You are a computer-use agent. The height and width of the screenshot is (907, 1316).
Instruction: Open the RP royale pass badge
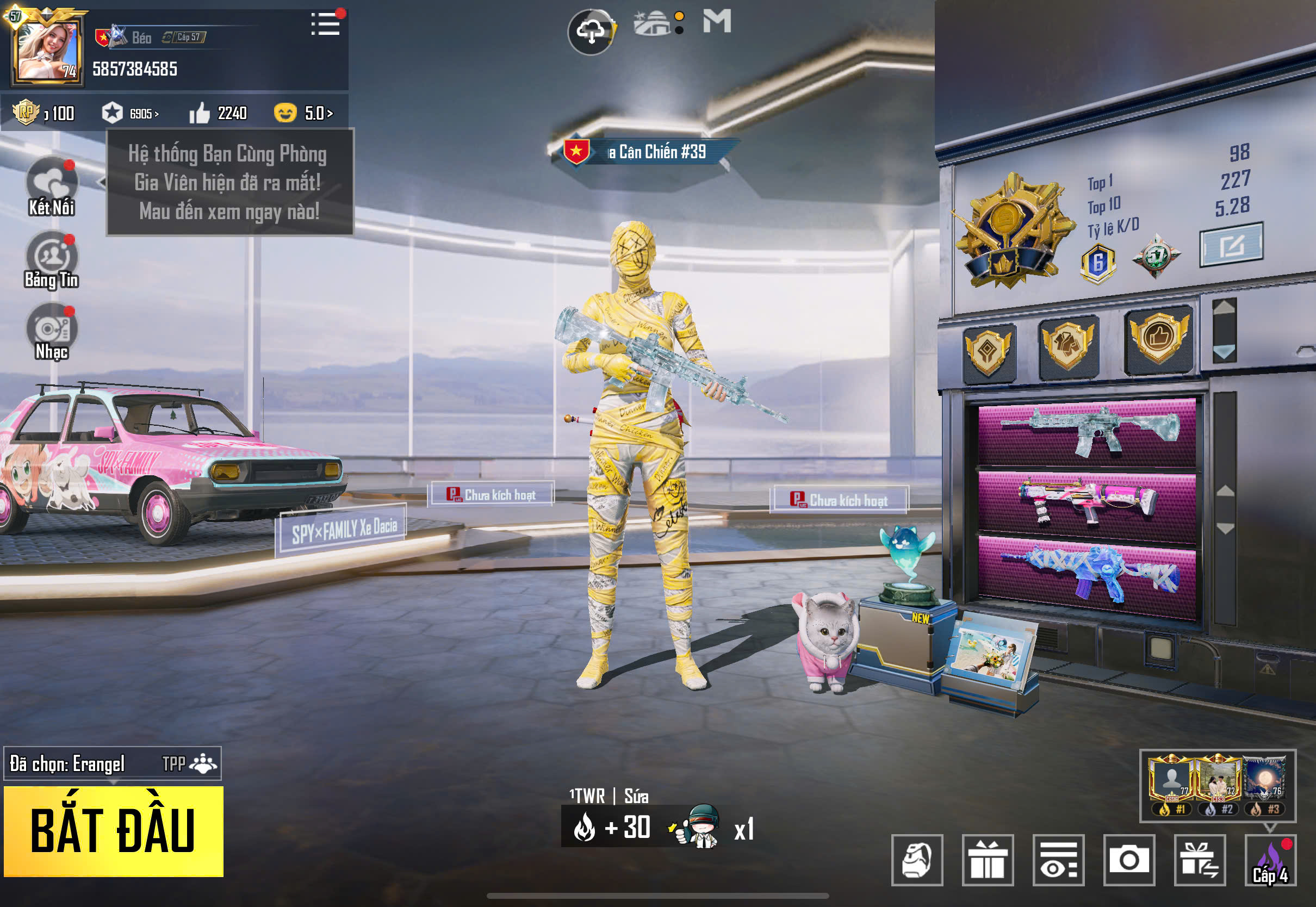(x=26, y=113)
